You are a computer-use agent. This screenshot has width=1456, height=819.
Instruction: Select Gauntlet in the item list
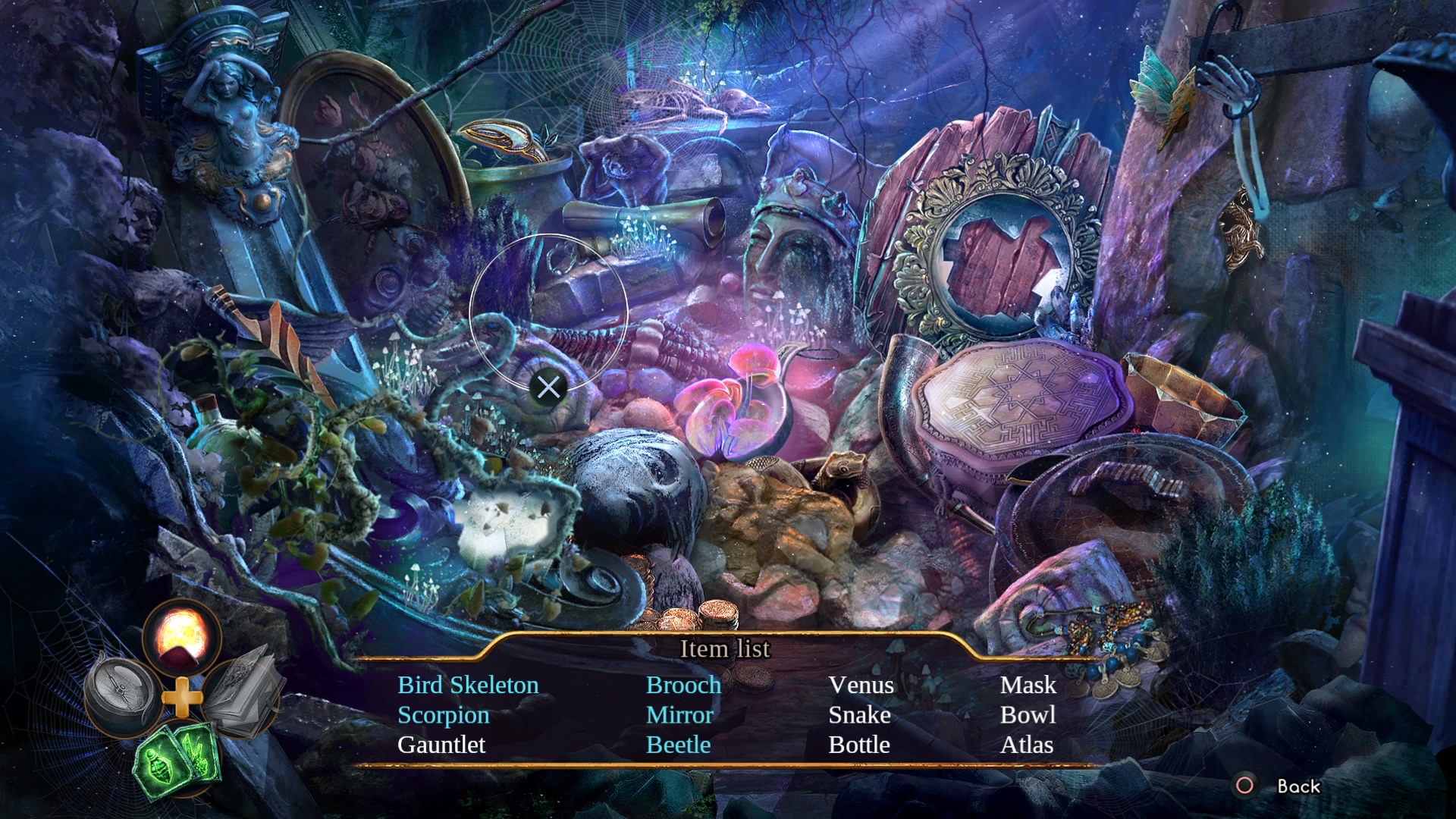point(441,745)
